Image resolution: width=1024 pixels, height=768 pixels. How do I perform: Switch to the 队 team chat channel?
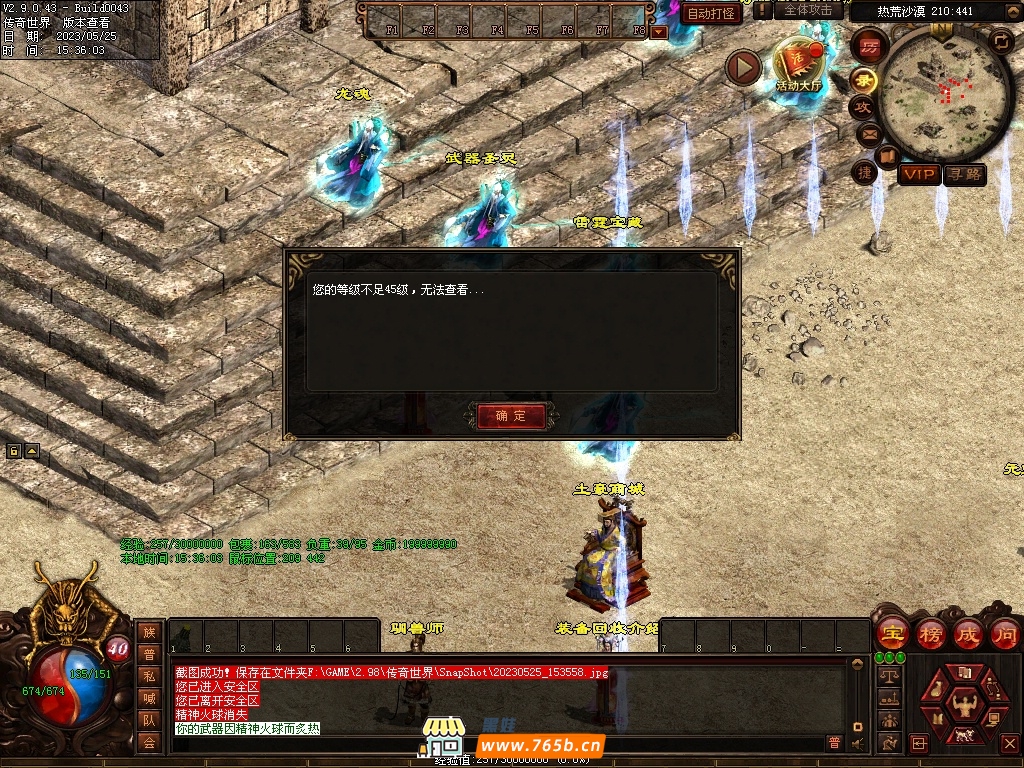[149, 720]
